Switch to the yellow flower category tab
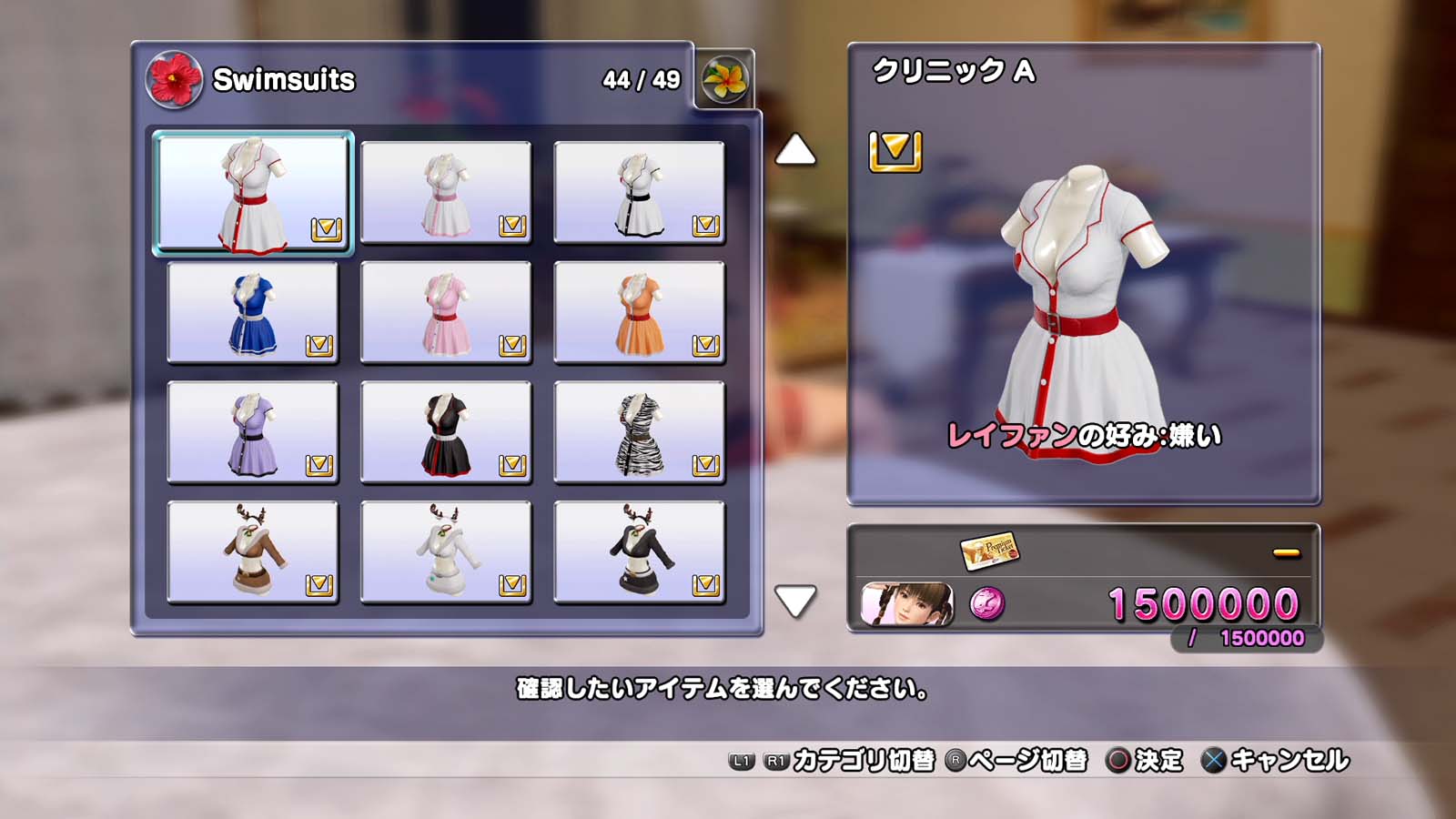Screen dimensions: 1456x819 click(724, 79)
